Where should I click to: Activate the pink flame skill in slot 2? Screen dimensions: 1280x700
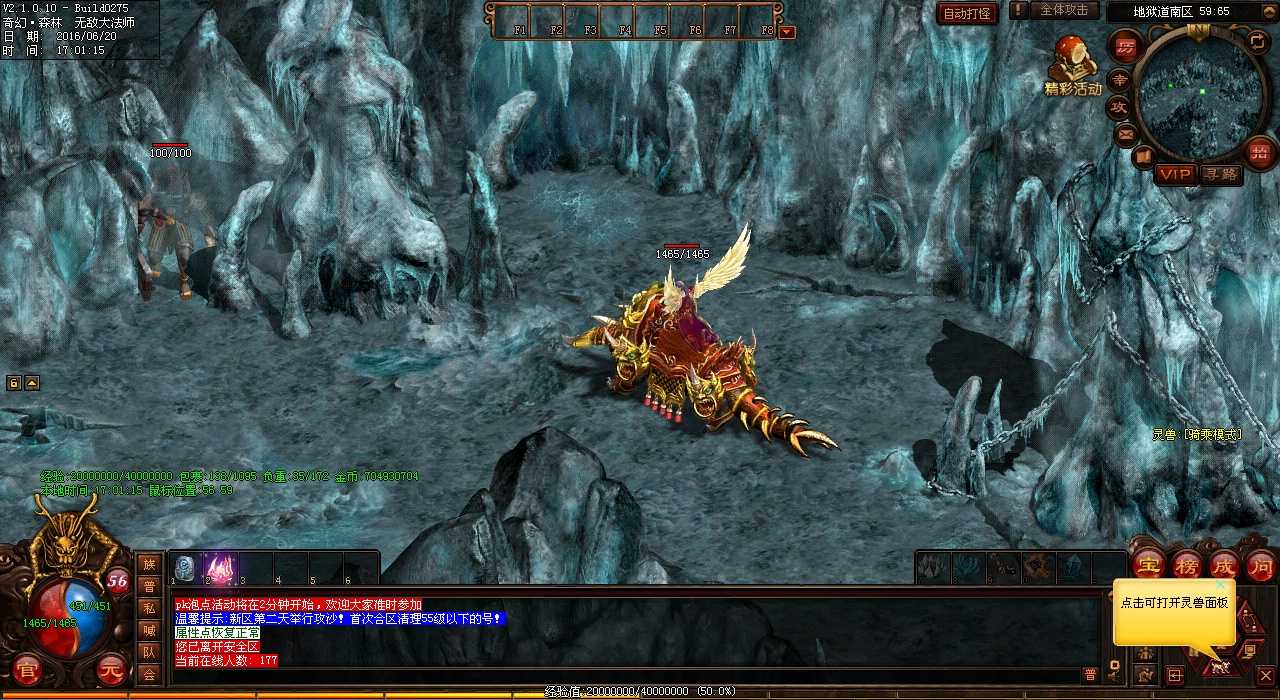coord(220,568)
